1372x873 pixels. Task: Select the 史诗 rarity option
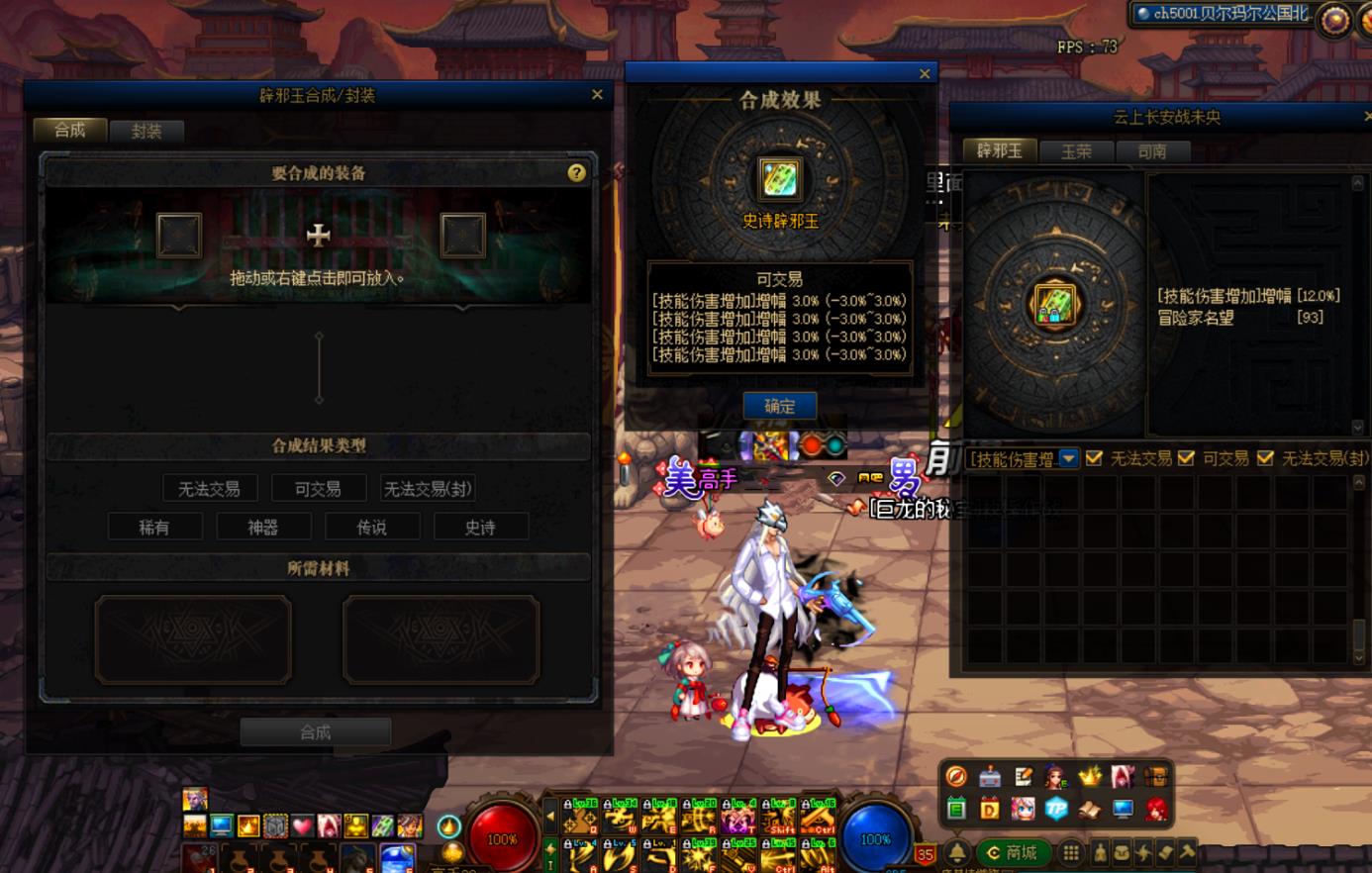(480, 526)
